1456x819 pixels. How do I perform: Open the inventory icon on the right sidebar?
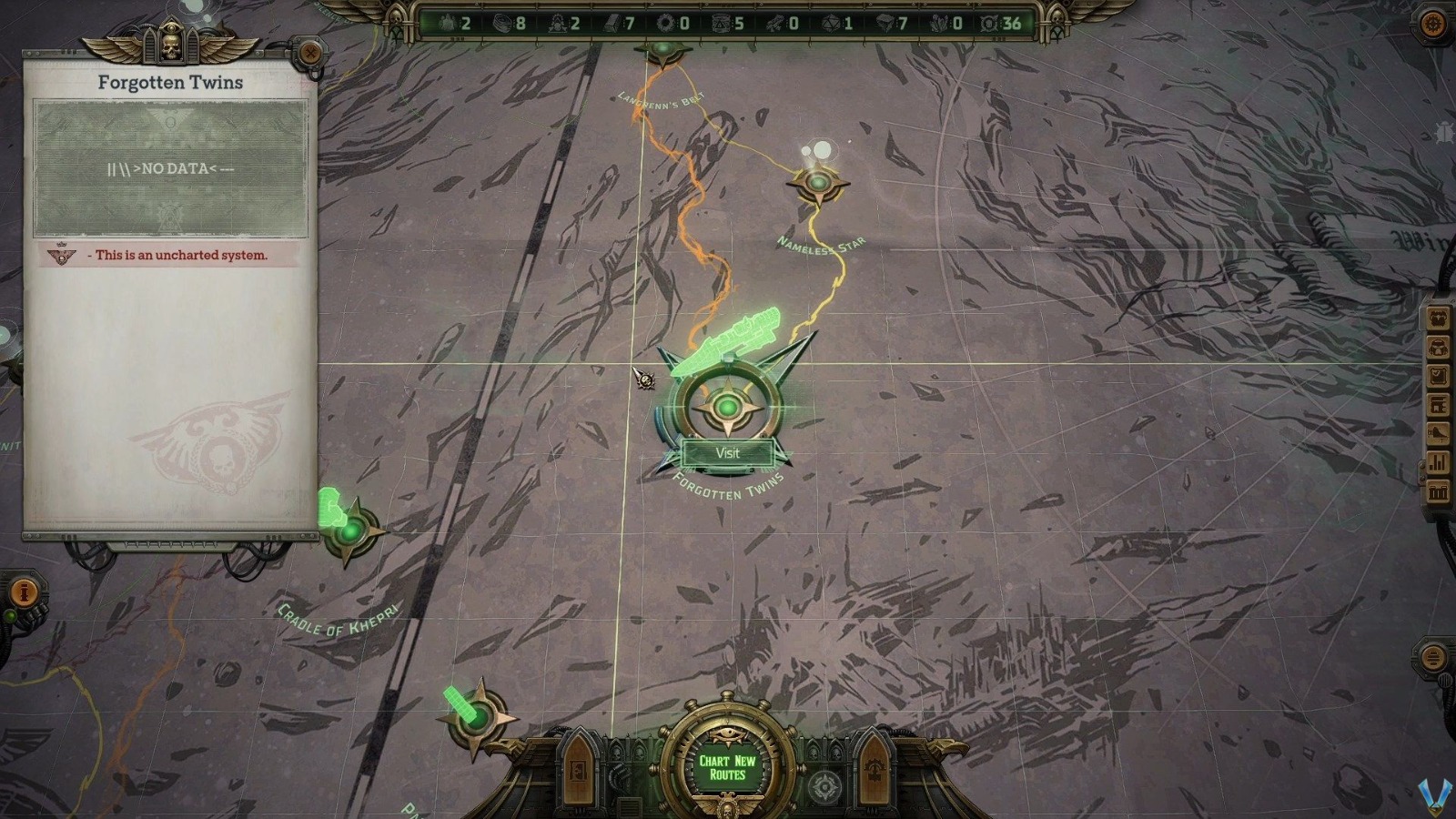[1438, 346]
